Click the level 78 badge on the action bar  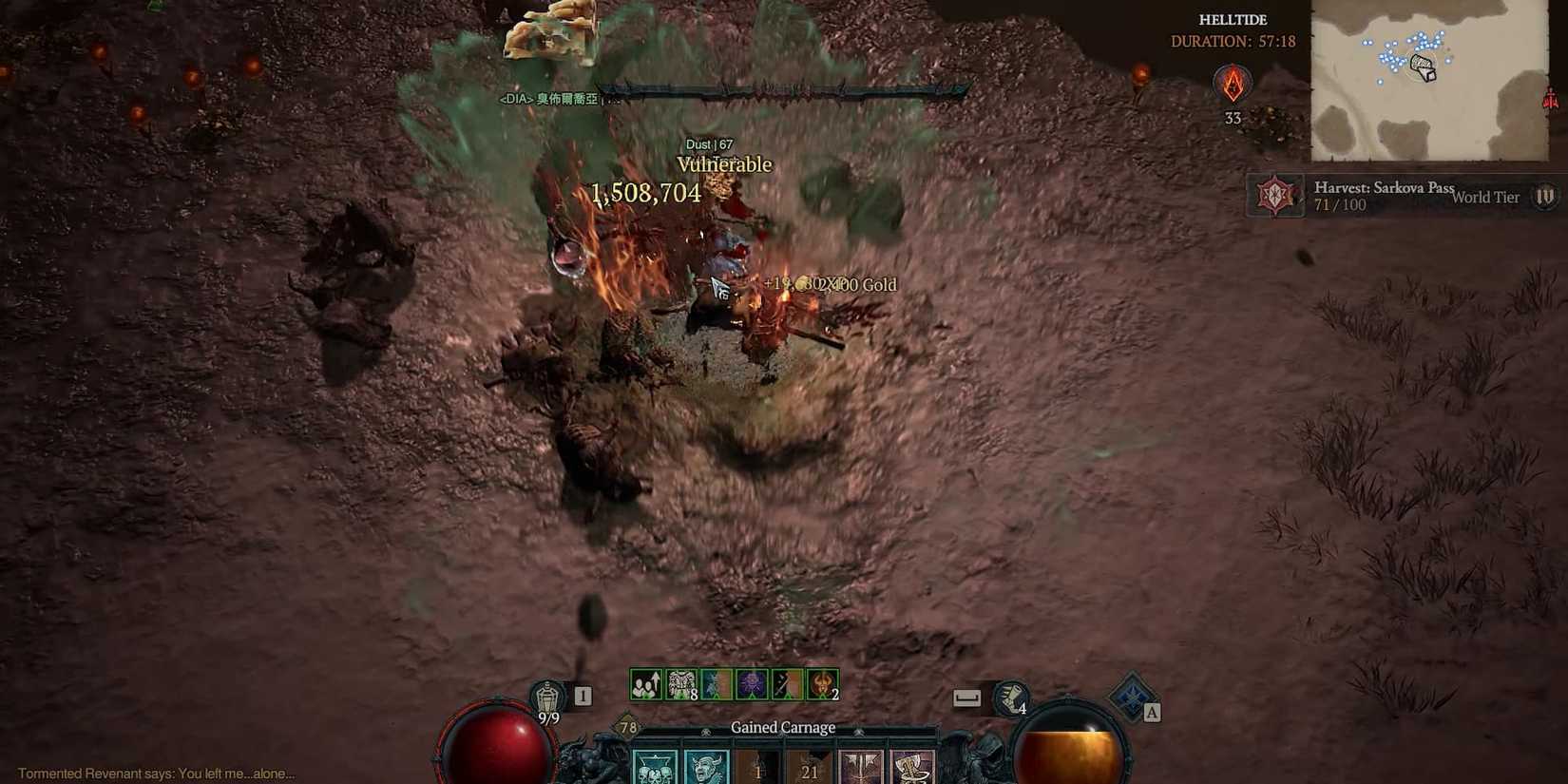pos(627,725)
